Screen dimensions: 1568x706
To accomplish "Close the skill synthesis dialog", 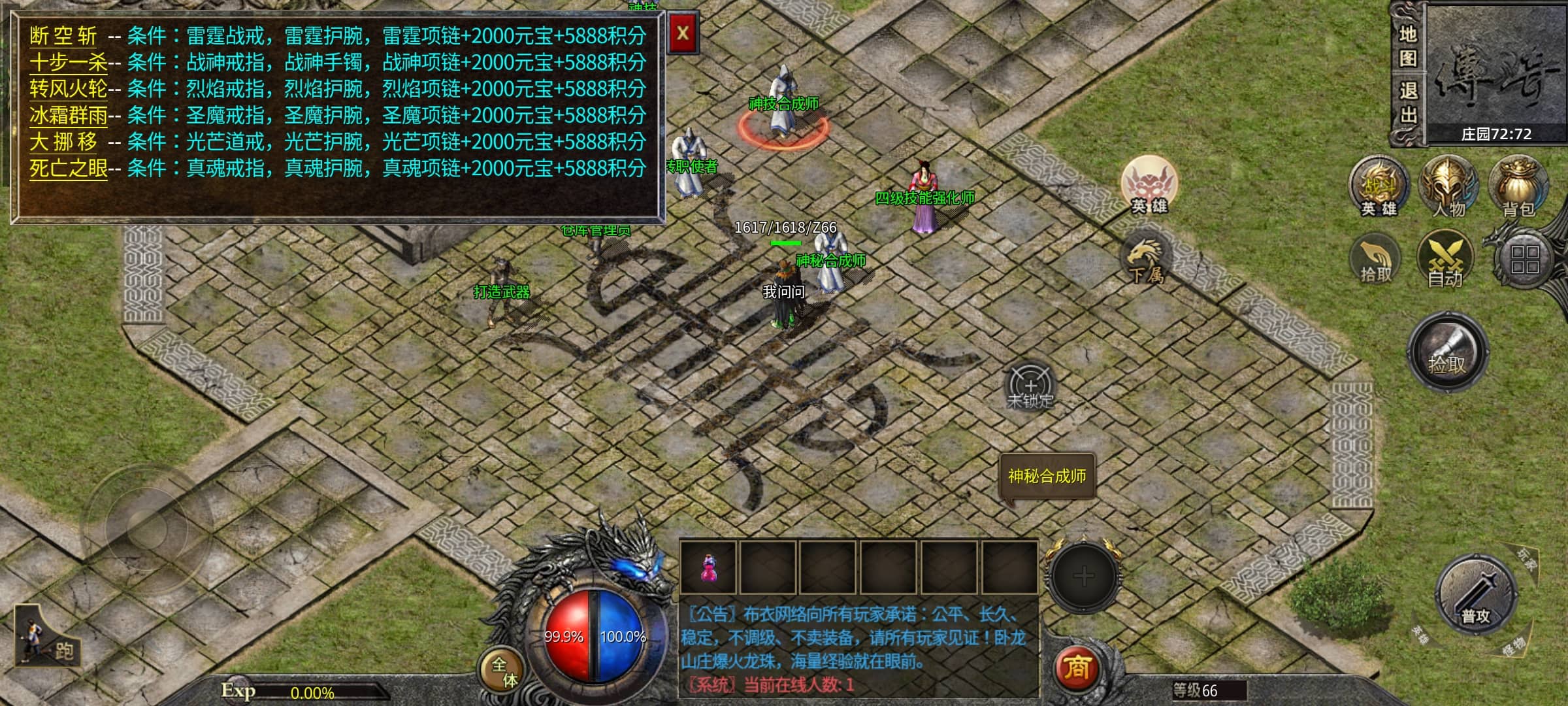I will [x=683, y=33].
